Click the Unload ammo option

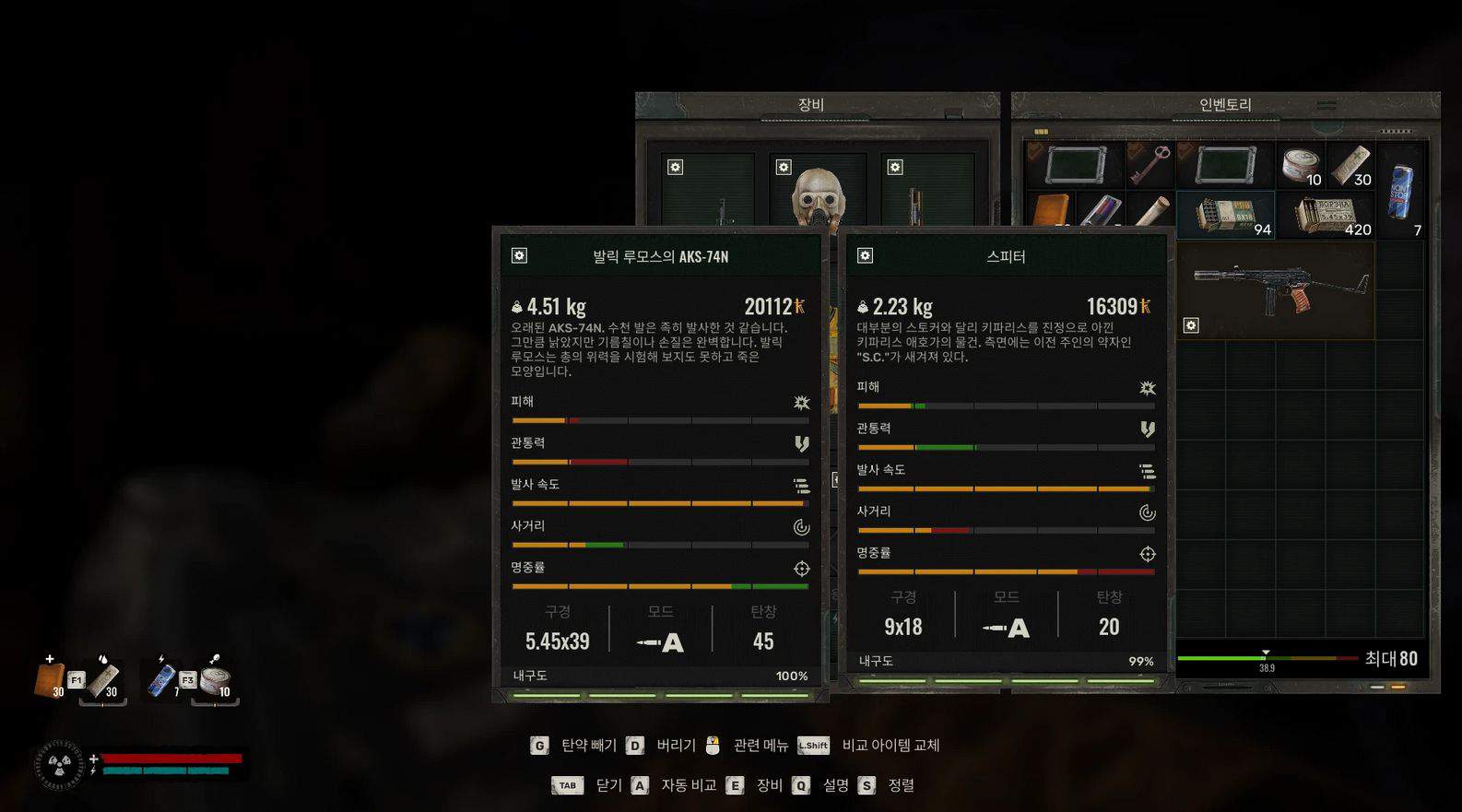pos(576,745)
